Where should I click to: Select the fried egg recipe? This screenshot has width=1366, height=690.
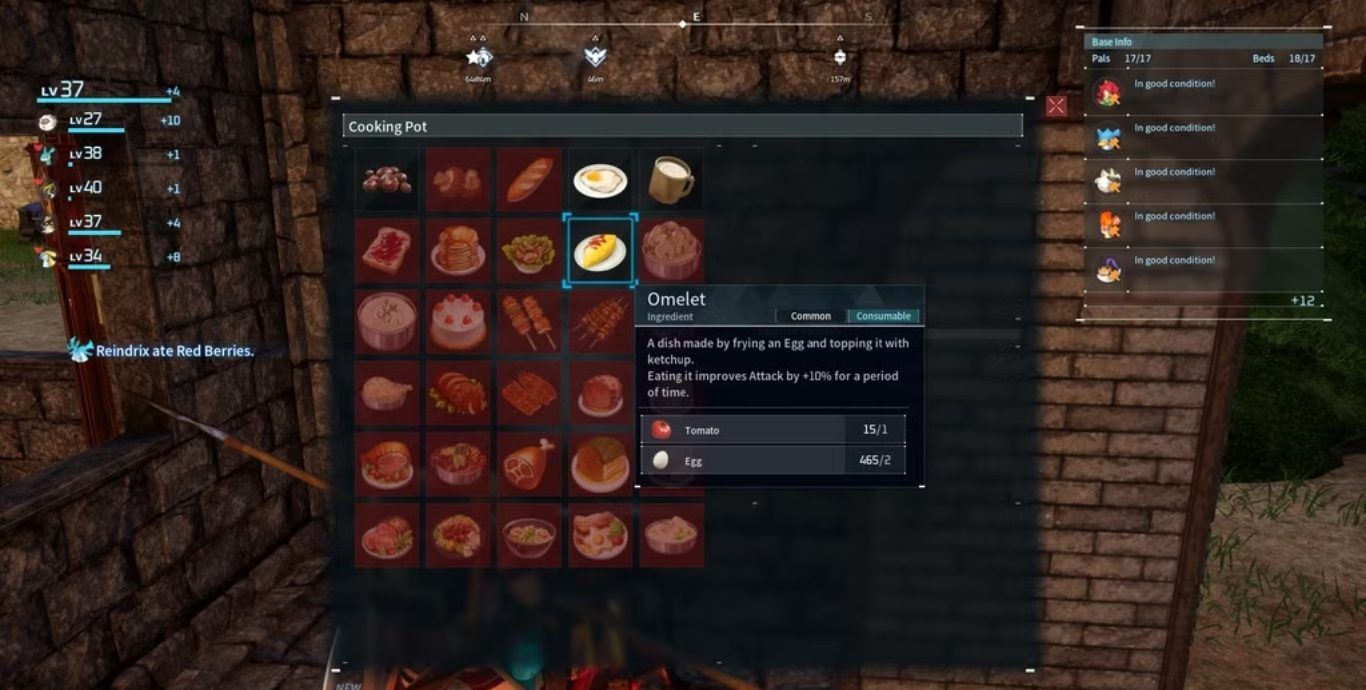click(x=600, y=180)
